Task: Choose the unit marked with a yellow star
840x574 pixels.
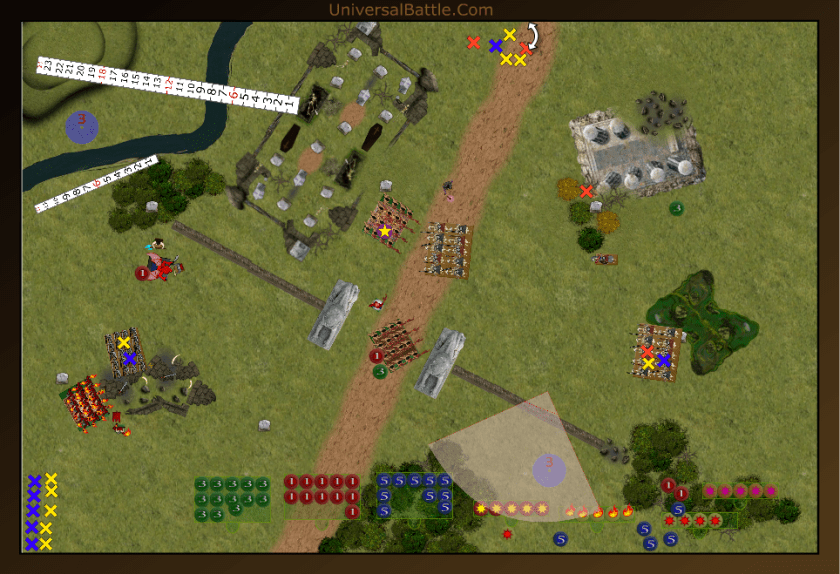Action: click(384, 230)
